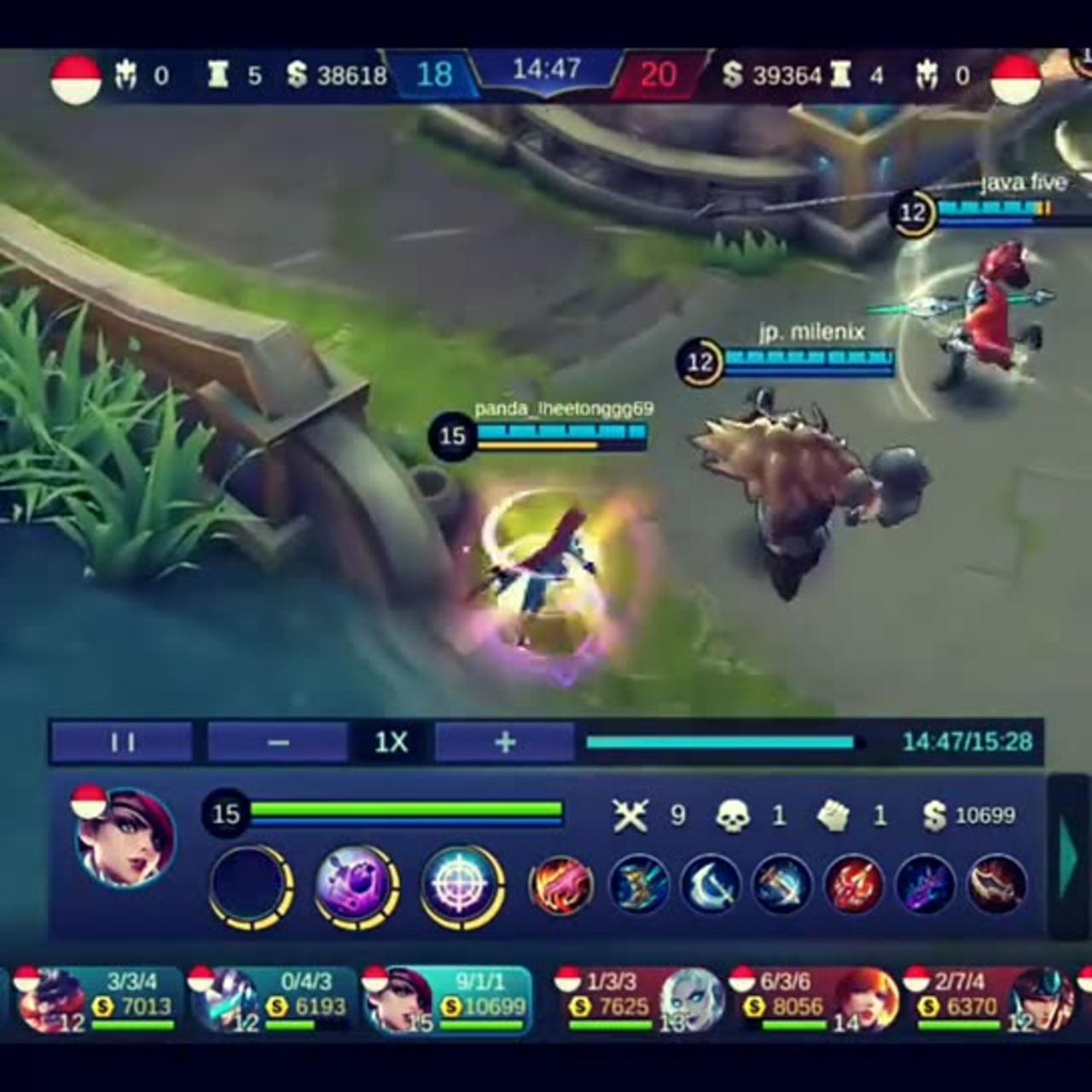Increase replay speed with the plus button
The image size is (1092, 1092).
coord(503,741)
